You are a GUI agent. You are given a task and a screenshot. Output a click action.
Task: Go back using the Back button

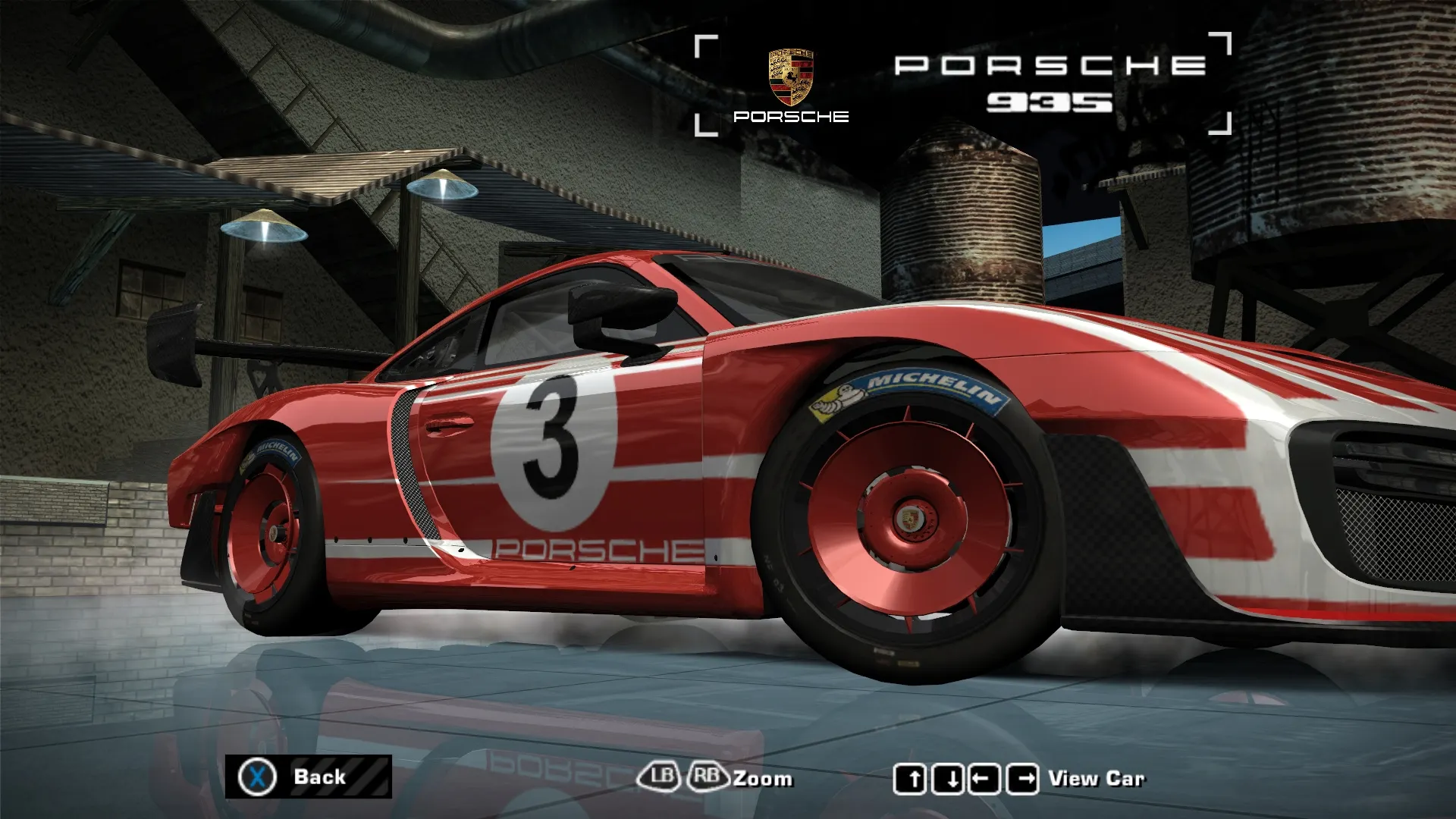pyautogui.click(x=308, y=777)
